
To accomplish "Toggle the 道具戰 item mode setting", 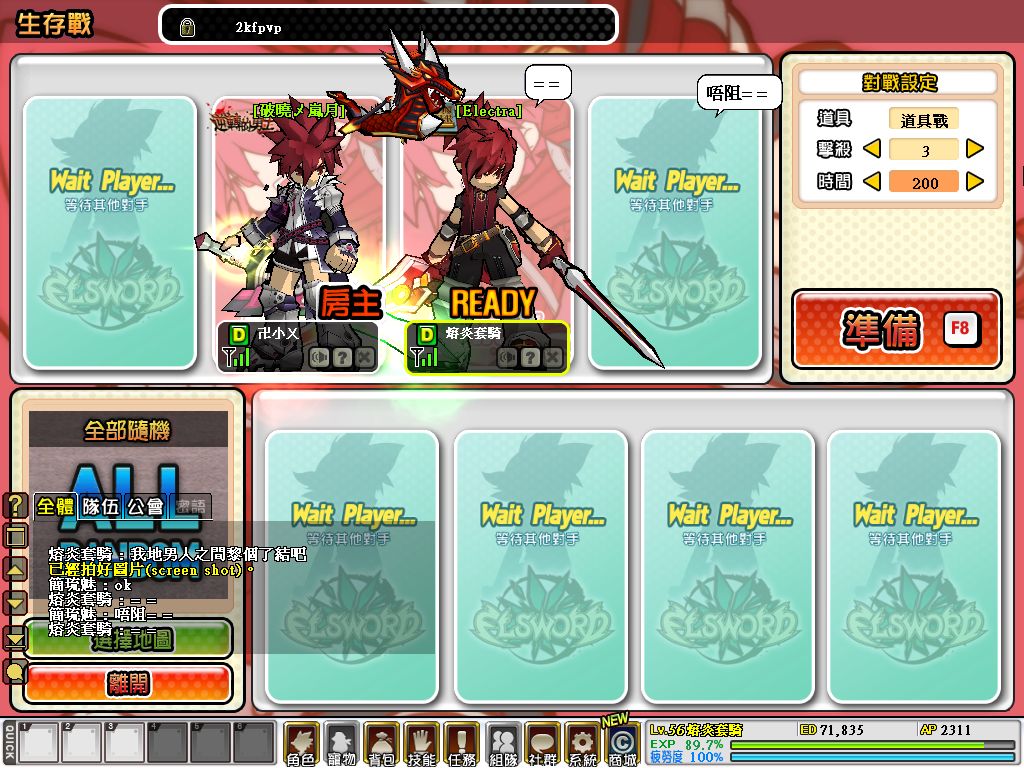I will tap(924, 120).
